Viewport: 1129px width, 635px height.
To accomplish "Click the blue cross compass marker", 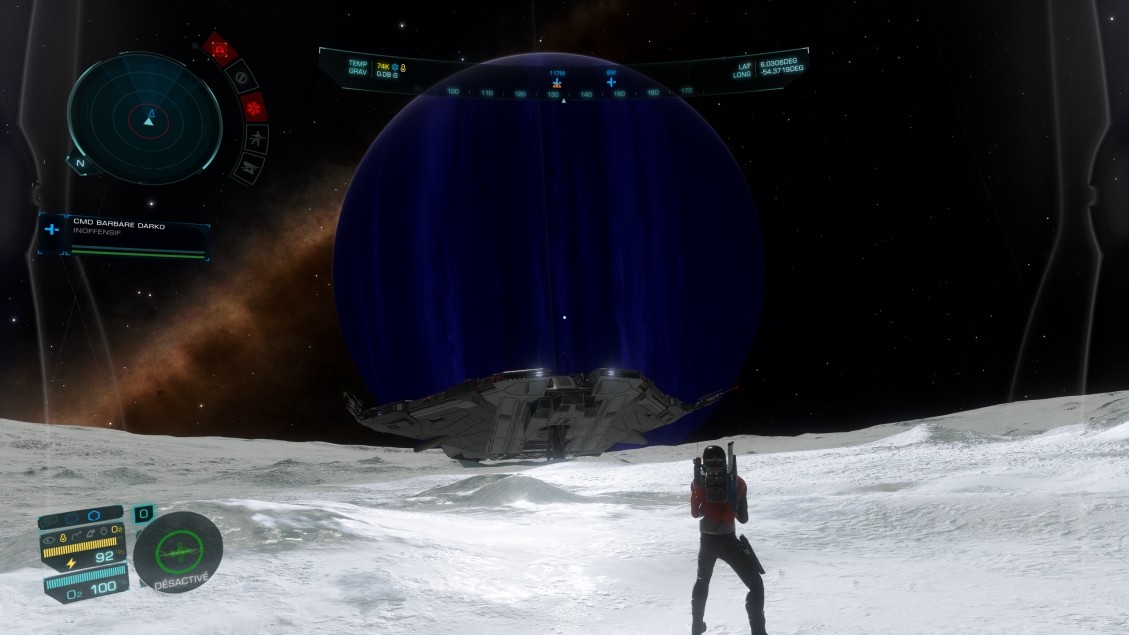I will (x=611, y=81).
